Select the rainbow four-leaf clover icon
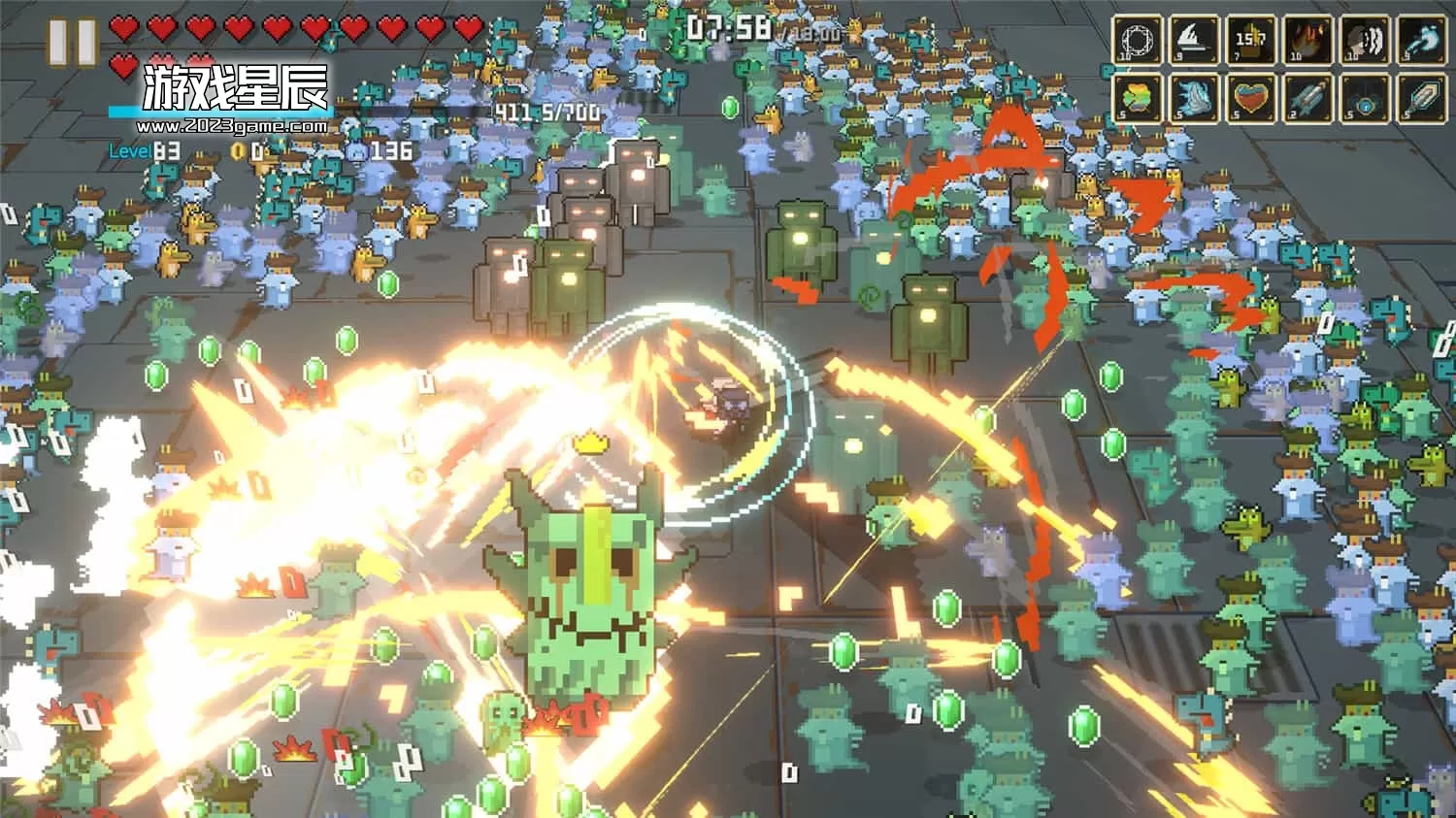The width and height of the screenshot is (1456, 818). pyautogui.click(x=1137, y=98)
